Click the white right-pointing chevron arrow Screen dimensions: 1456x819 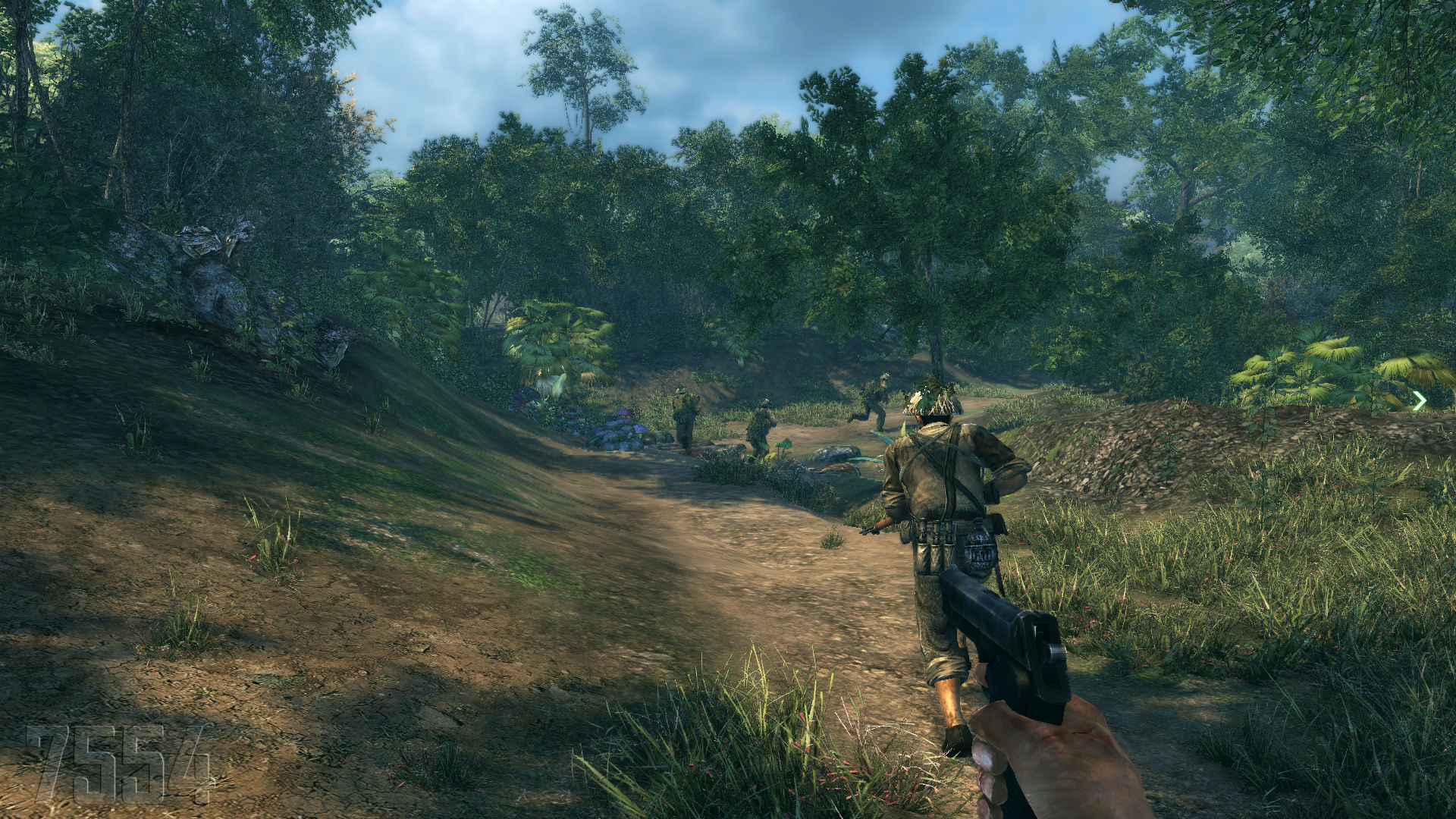1420,401
